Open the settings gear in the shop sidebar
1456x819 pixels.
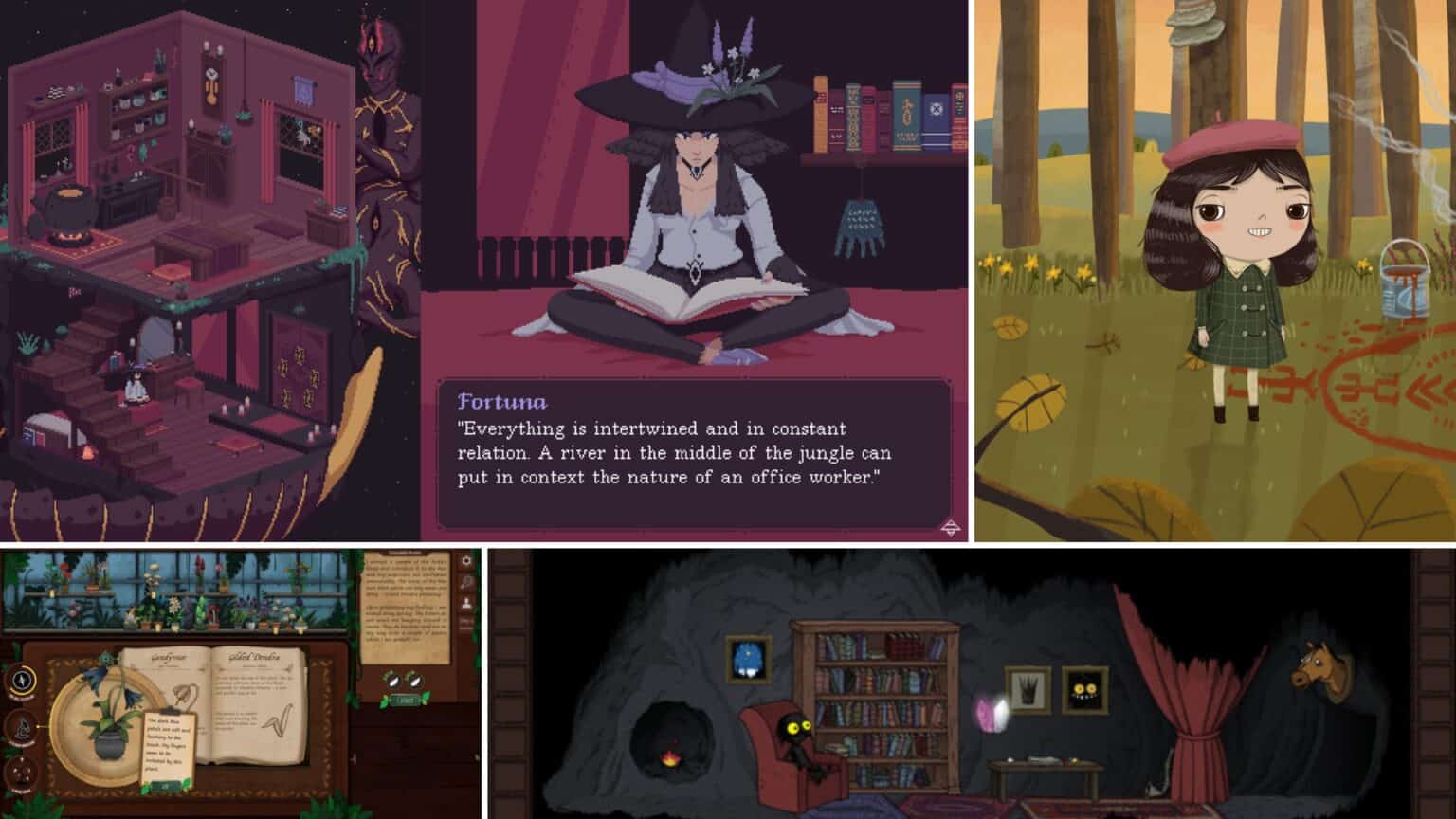[x=464, y=560]
